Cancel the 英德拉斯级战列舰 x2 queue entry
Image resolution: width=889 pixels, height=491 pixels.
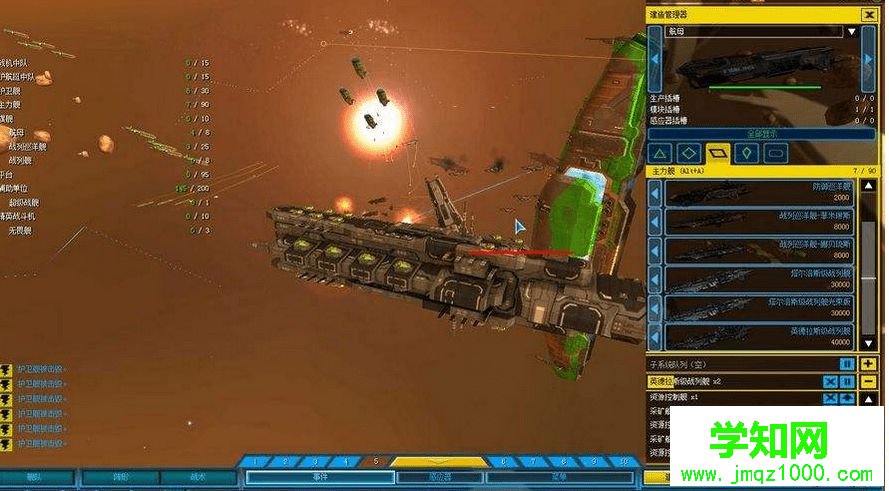(830, 381)
